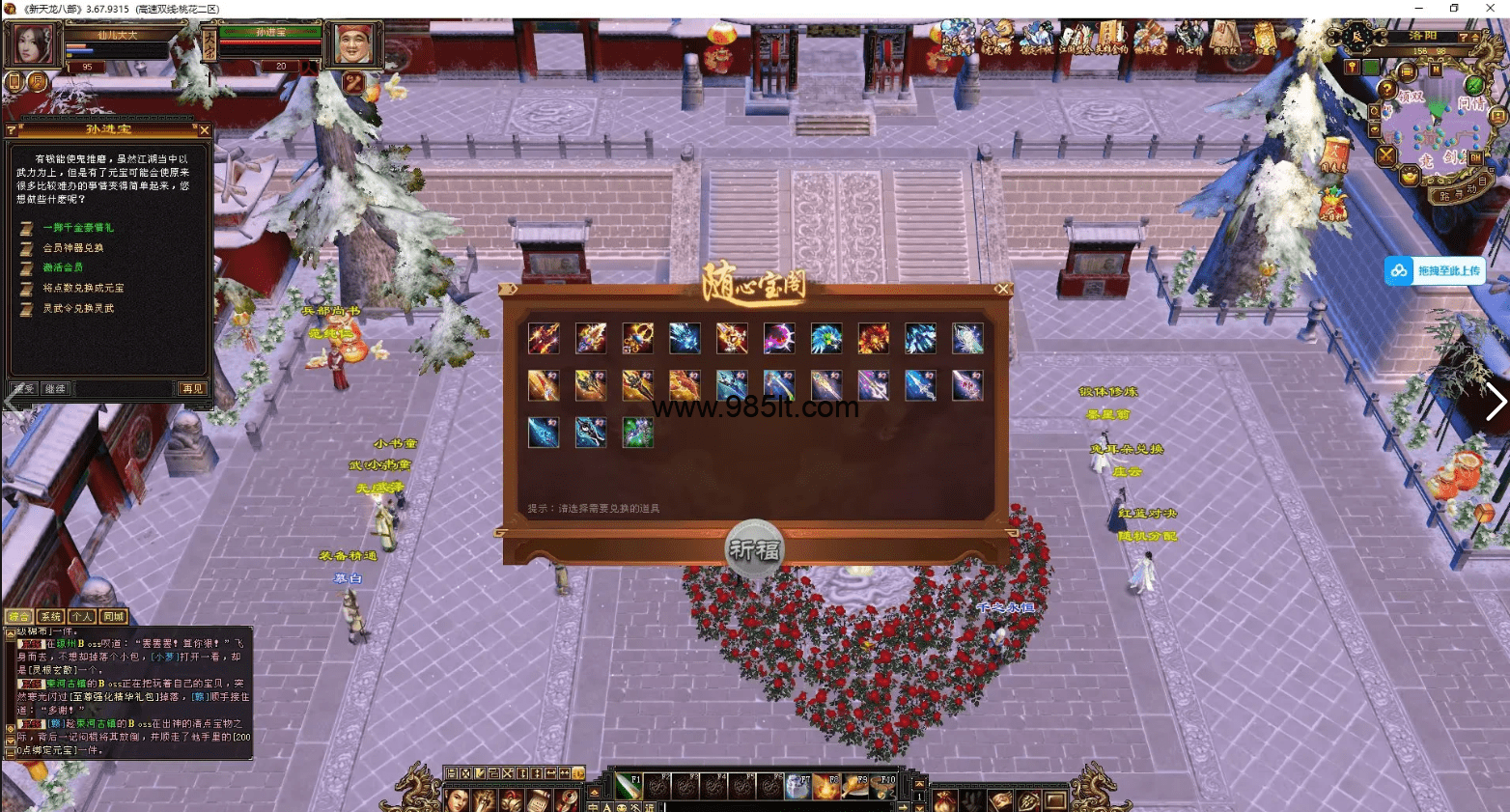Open the question mark help icon on minimap
Screen dimensions: 1510x812
coord(1387,90)
